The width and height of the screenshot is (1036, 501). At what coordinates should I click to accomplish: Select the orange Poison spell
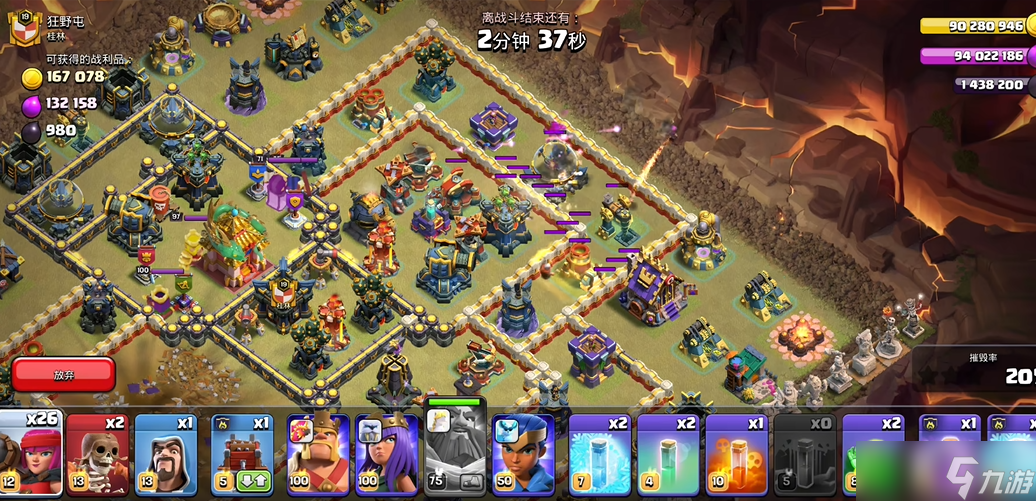736,453
